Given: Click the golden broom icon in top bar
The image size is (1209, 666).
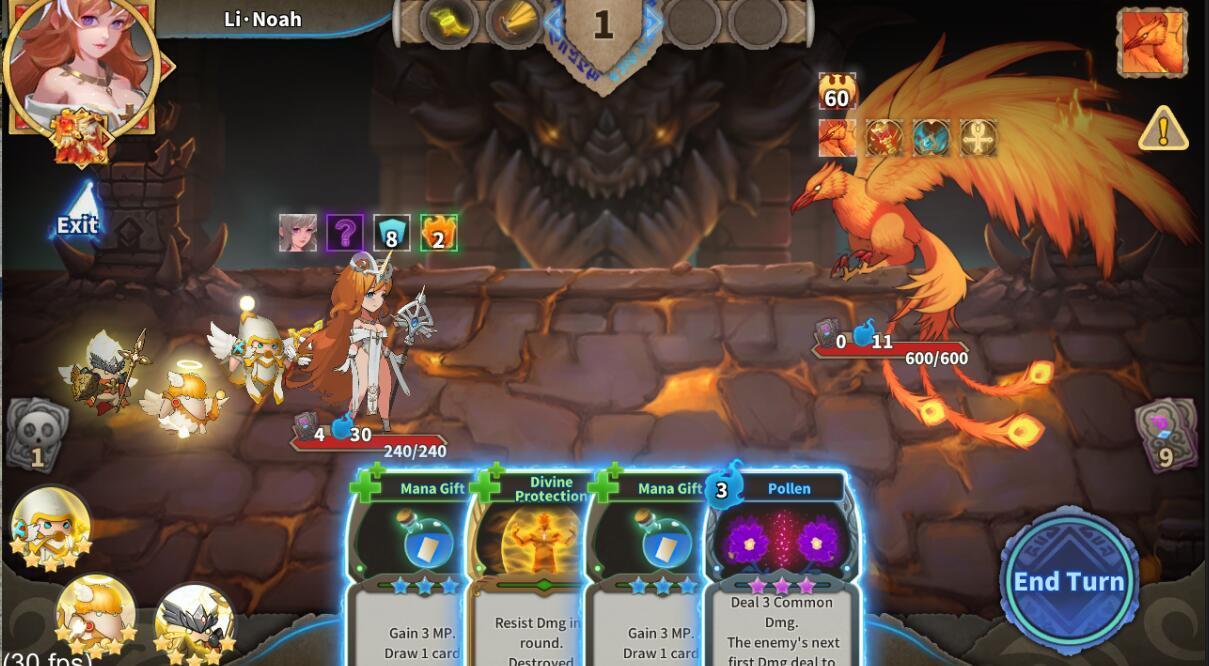Looking at the screenshot, I should pos(515,21).
